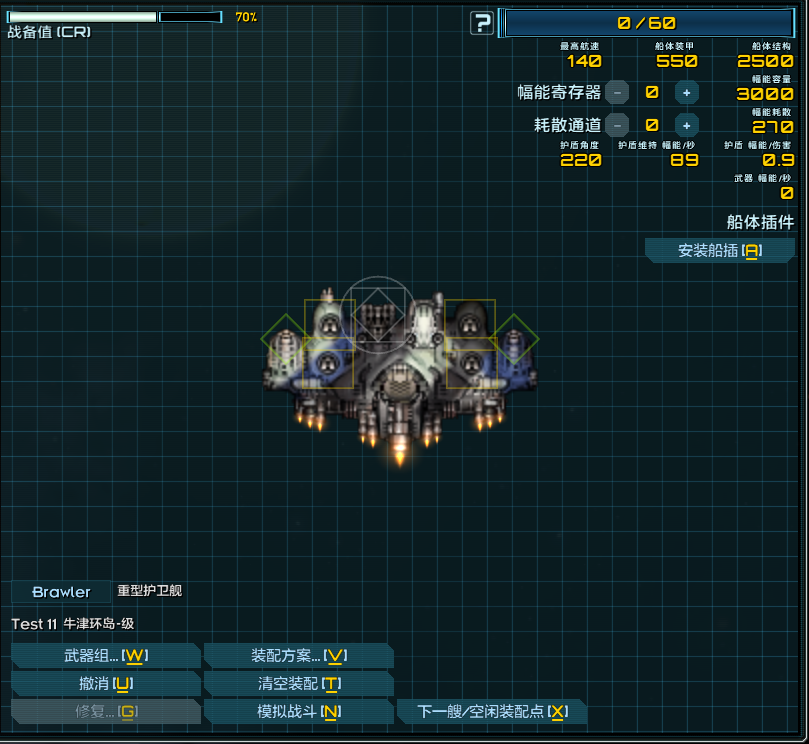The width and height of the screenshot is (809, 744).
Task: Go to 下一艘/空闲装配点 next ship
Action: click(492, 712)
